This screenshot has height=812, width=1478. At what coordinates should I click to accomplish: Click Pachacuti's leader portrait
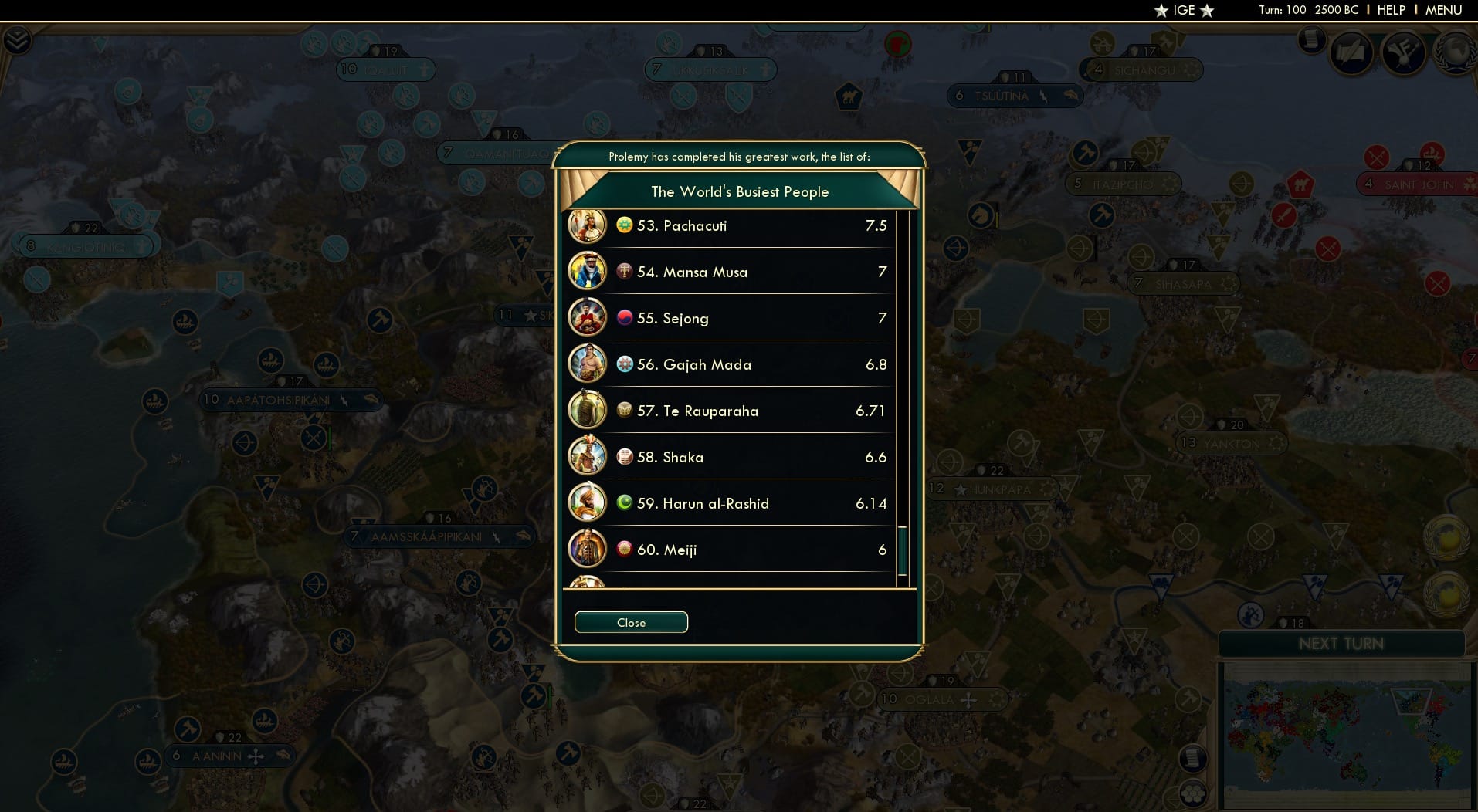coord(588,225)
